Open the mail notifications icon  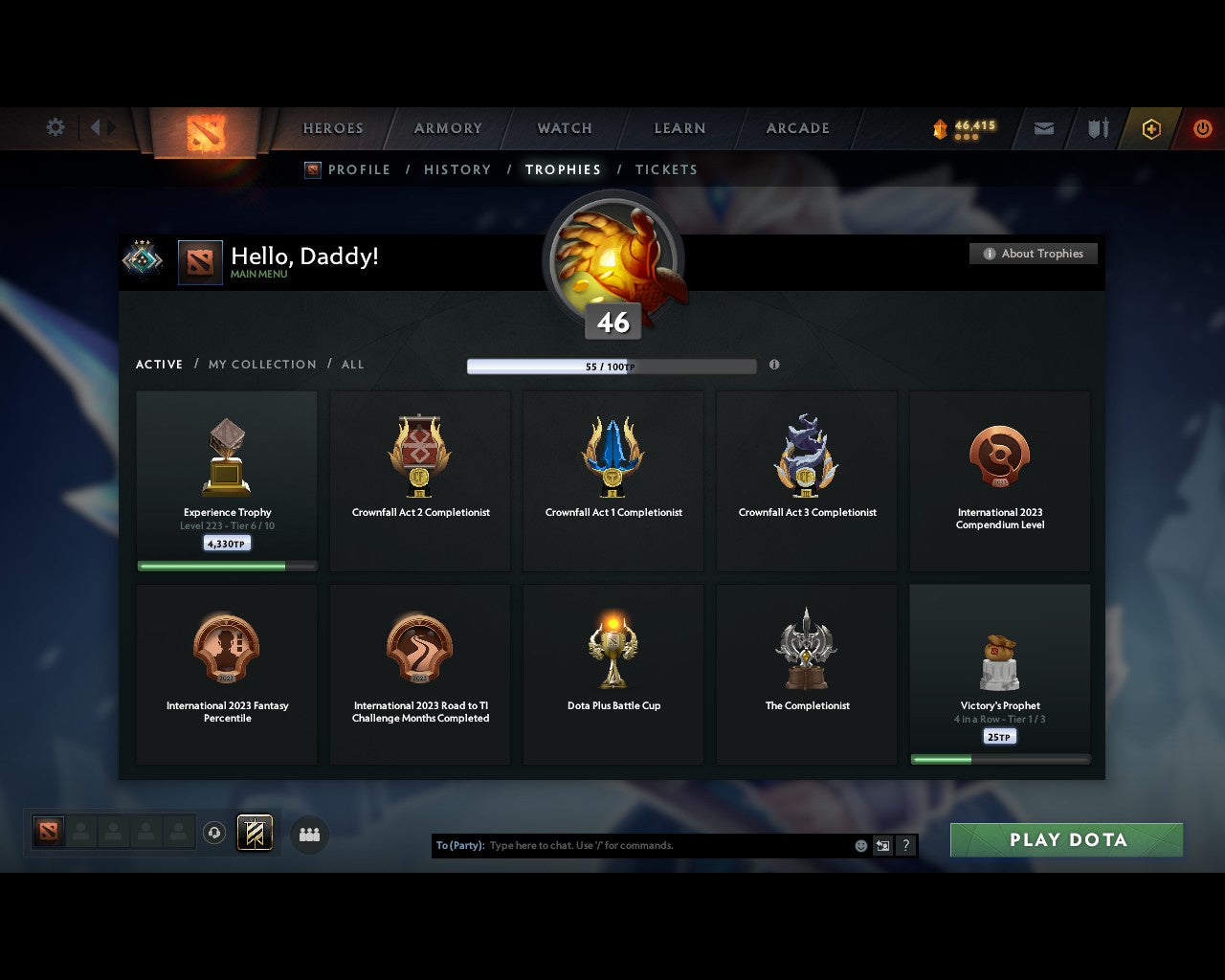pos(1042,128)
